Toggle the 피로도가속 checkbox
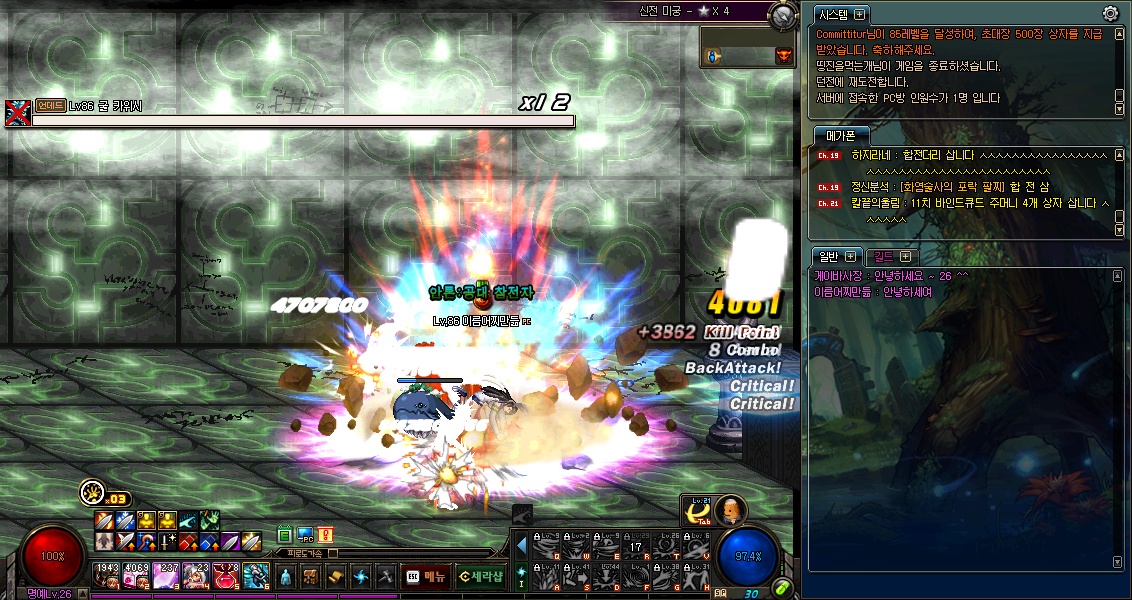 pyautogui.click(x=334, y=553)
